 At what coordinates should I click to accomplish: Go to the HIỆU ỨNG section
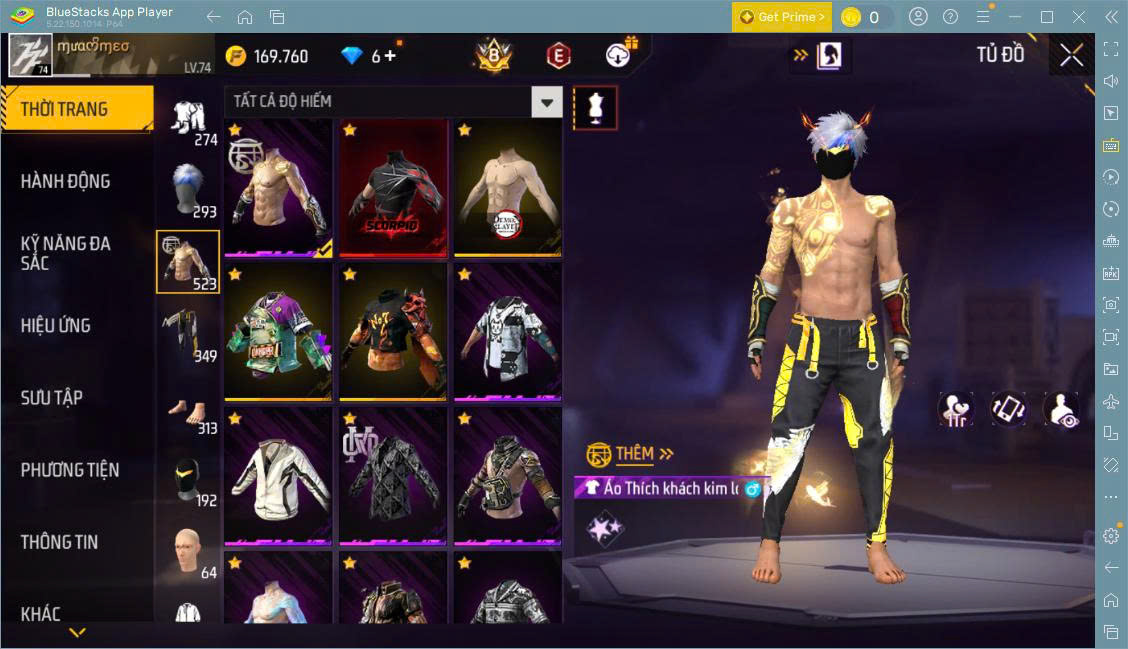tap(56, 325)
